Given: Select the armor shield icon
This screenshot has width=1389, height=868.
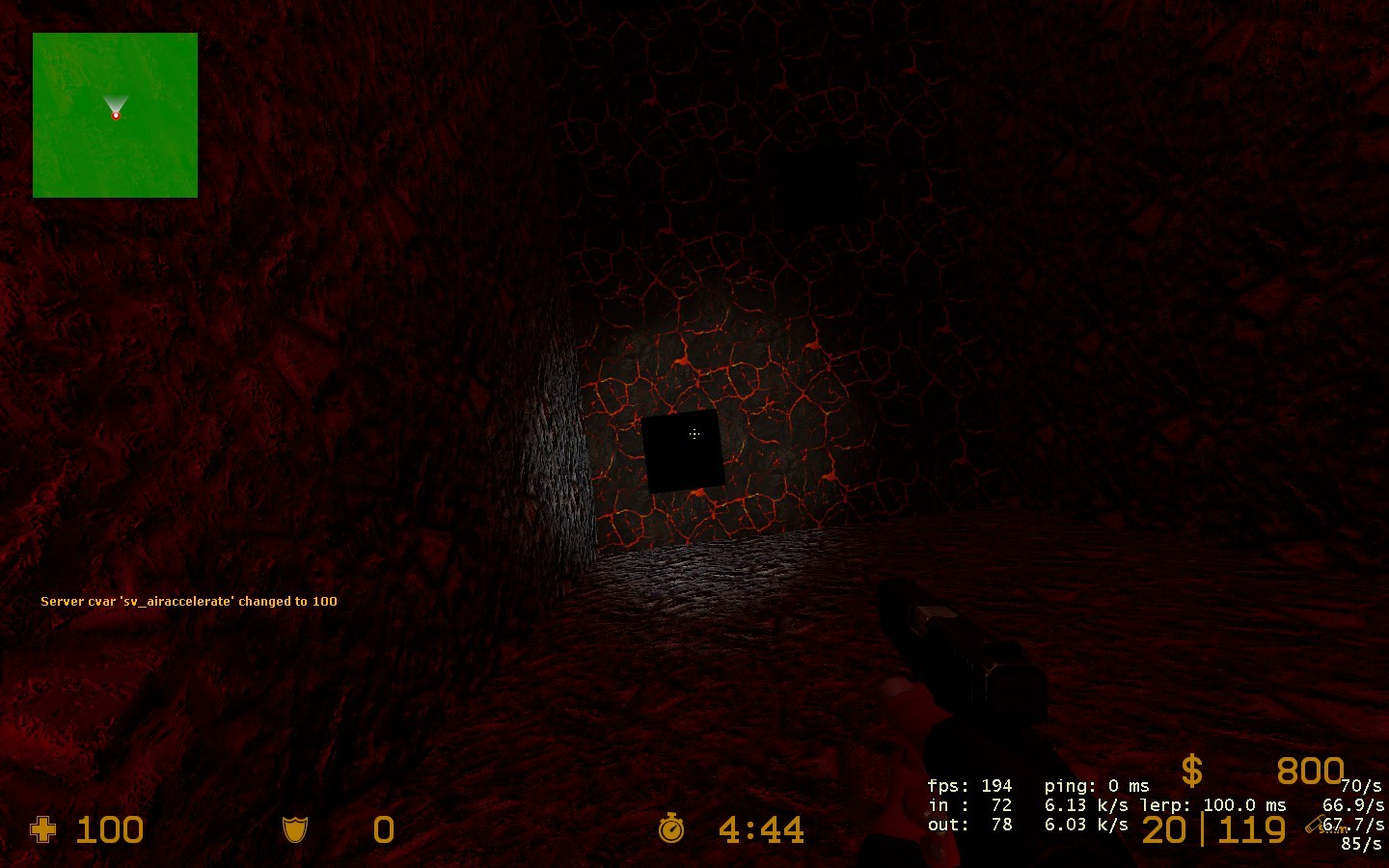Looking at the screenshot, I should [295, 829].
